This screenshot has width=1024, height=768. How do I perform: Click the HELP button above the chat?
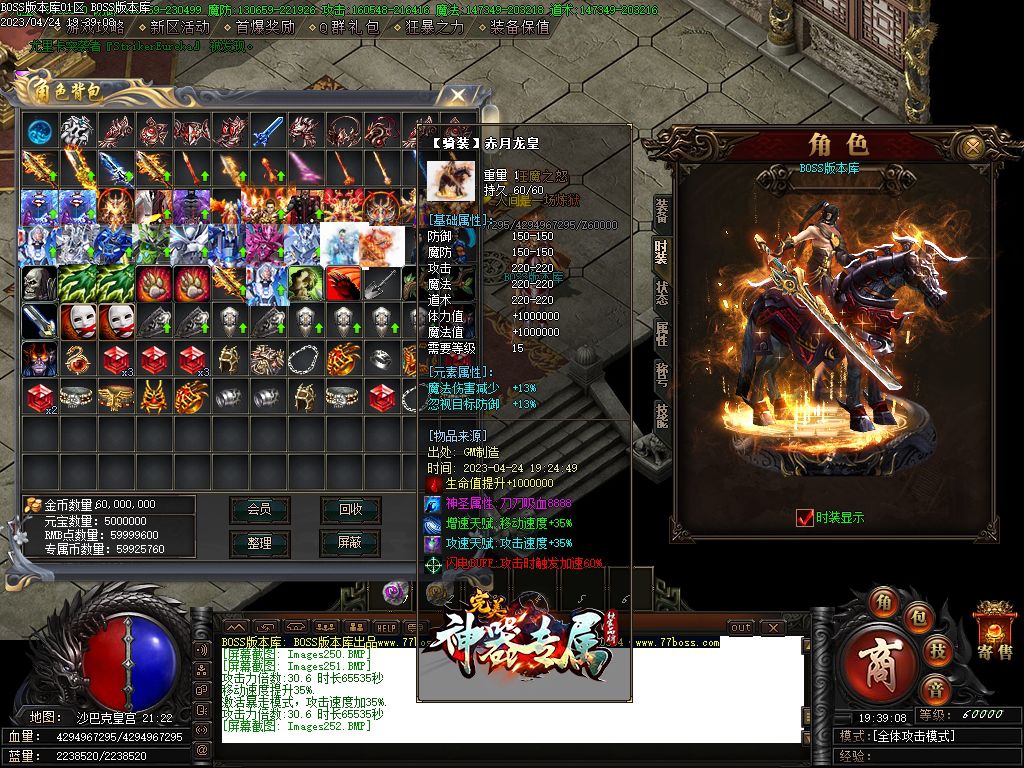(x=387, y=627)
